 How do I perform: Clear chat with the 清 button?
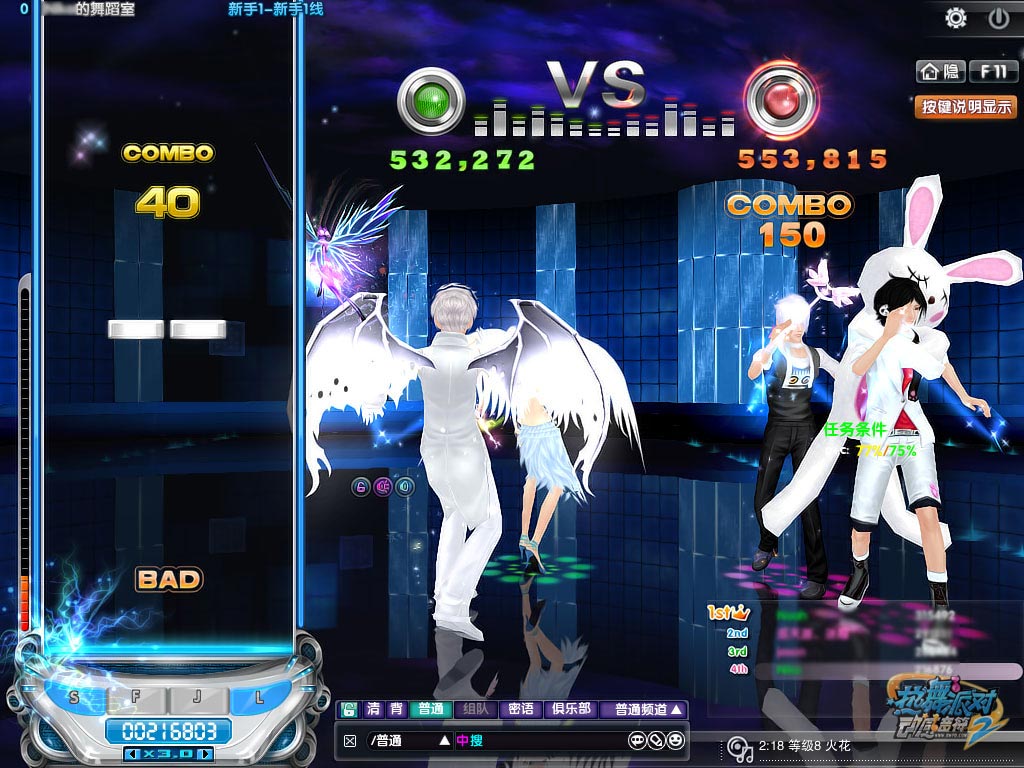[373, 710]
